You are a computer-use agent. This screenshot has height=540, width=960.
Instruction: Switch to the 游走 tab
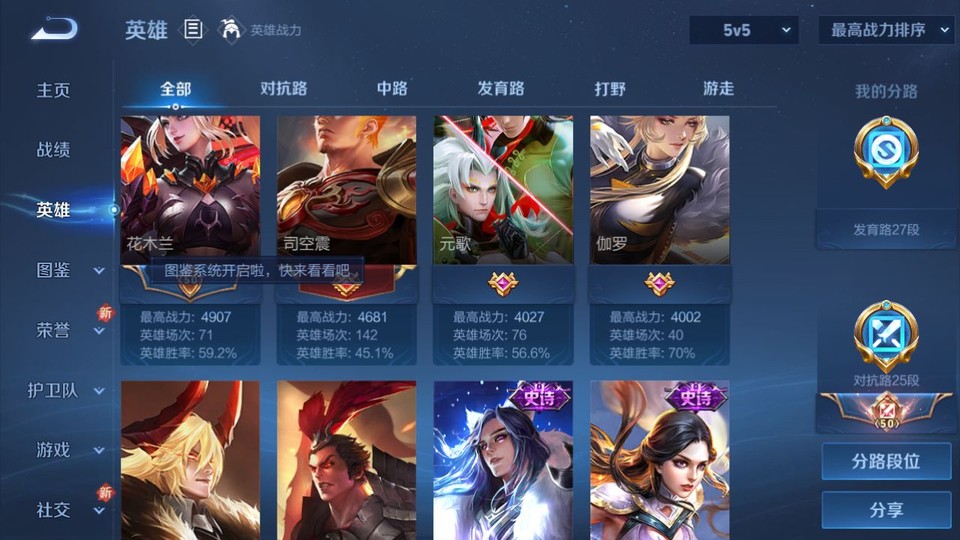pyautogui.click(x=718, y=88)
